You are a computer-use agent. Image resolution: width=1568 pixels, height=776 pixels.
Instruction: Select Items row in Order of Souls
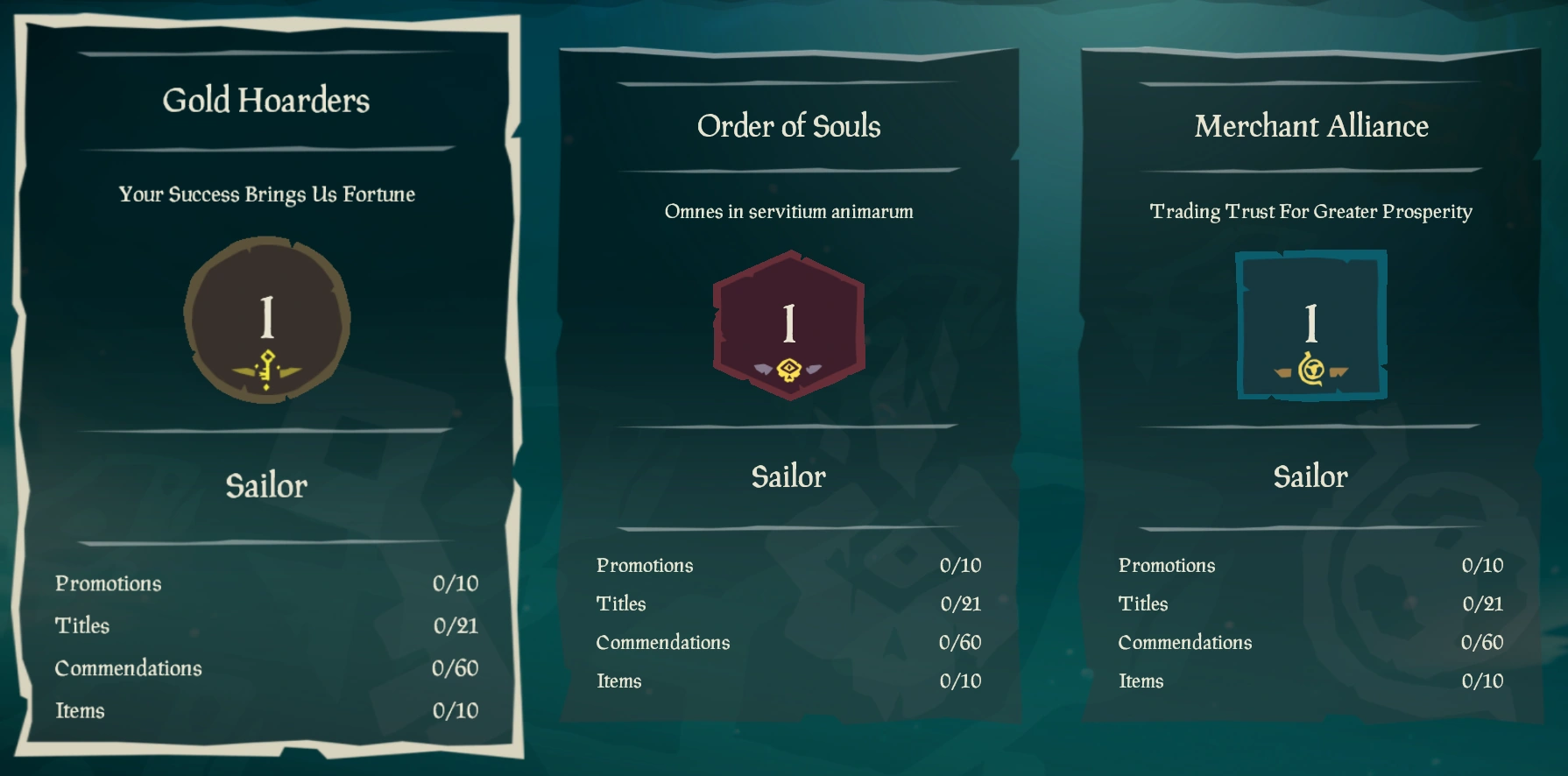619,681
